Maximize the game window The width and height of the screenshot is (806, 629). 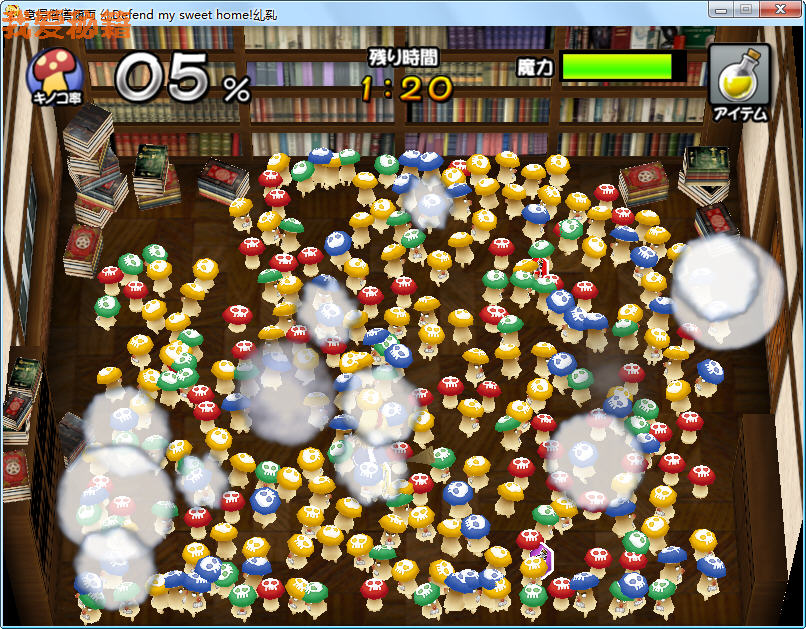pyautogui.click(x=747, y=9)
